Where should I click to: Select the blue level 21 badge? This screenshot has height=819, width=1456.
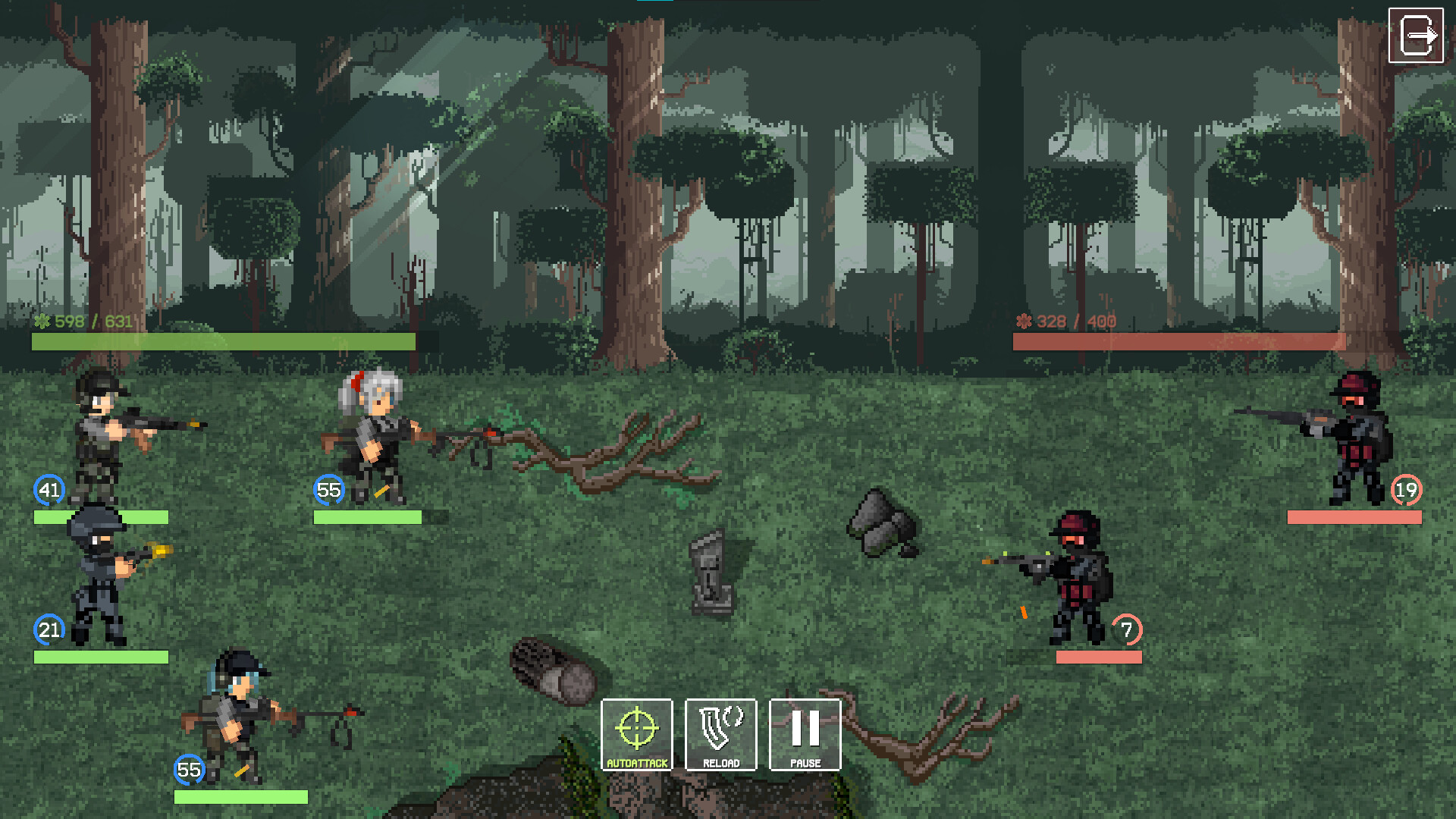(x=49, y=629)
